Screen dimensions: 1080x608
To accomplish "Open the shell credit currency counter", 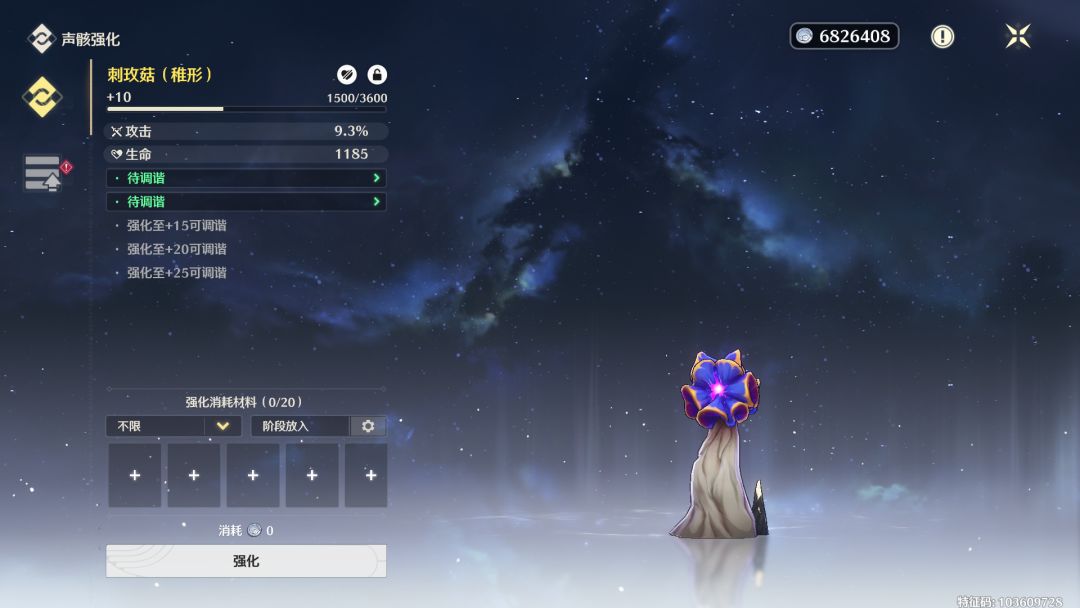I will (x=844, y=36).
